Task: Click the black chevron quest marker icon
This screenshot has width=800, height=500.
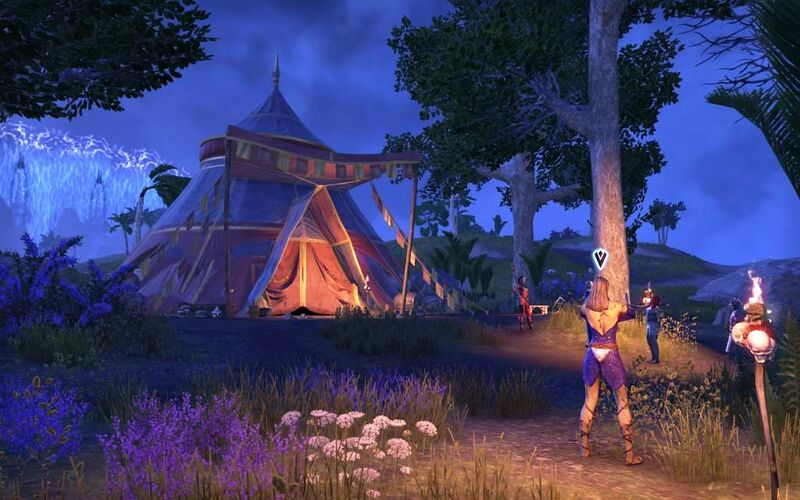Action: point(600,259)
